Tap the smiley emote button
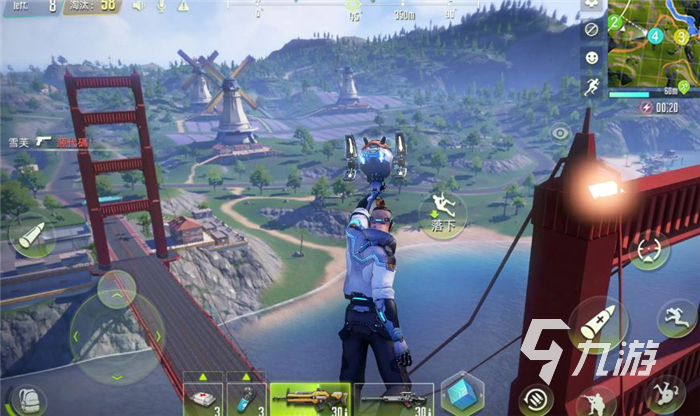The width and height of the screenshot is (700, 416). tap(592, 58)
